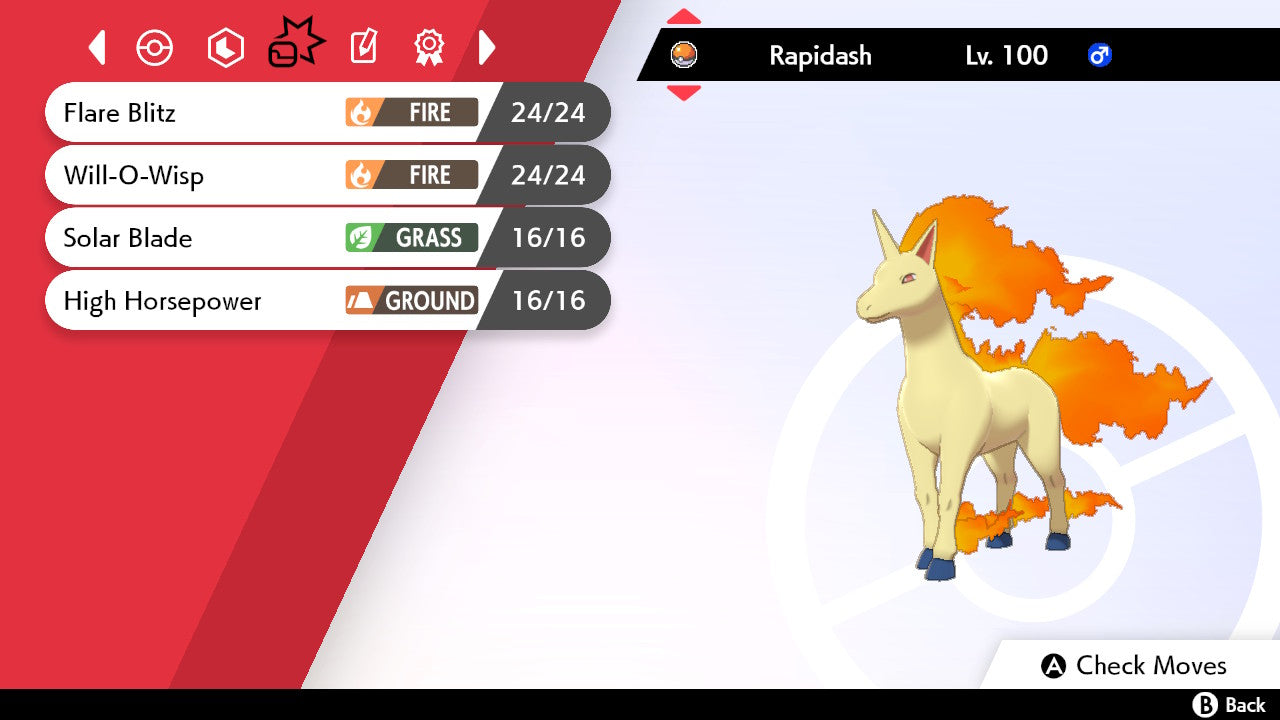Image resolution: width=1280 pixels, height=720 pixels.
Task: Open Check Moves
Action: pos(1135,666)
